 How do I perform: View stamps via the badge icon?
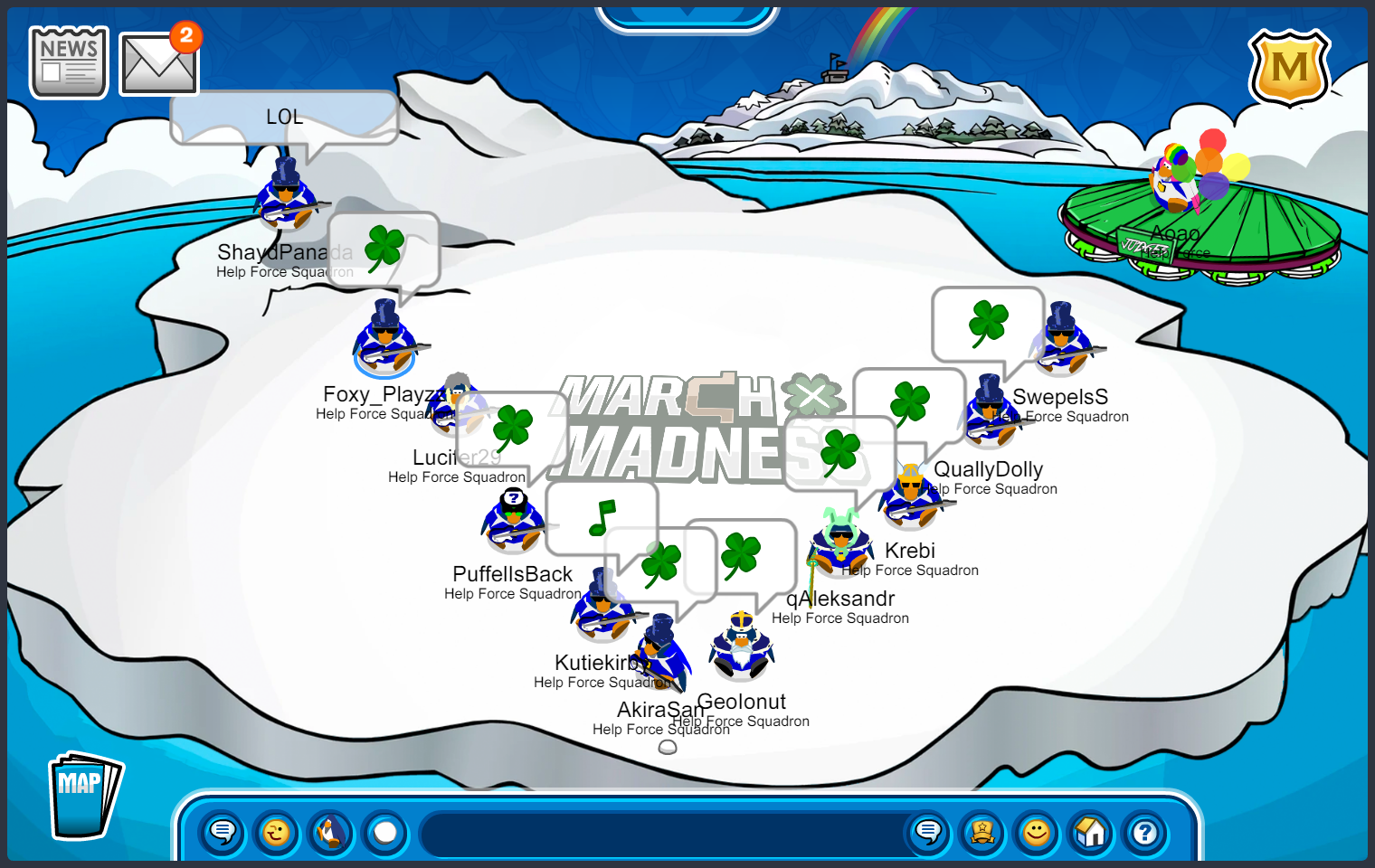pos(982,834)
